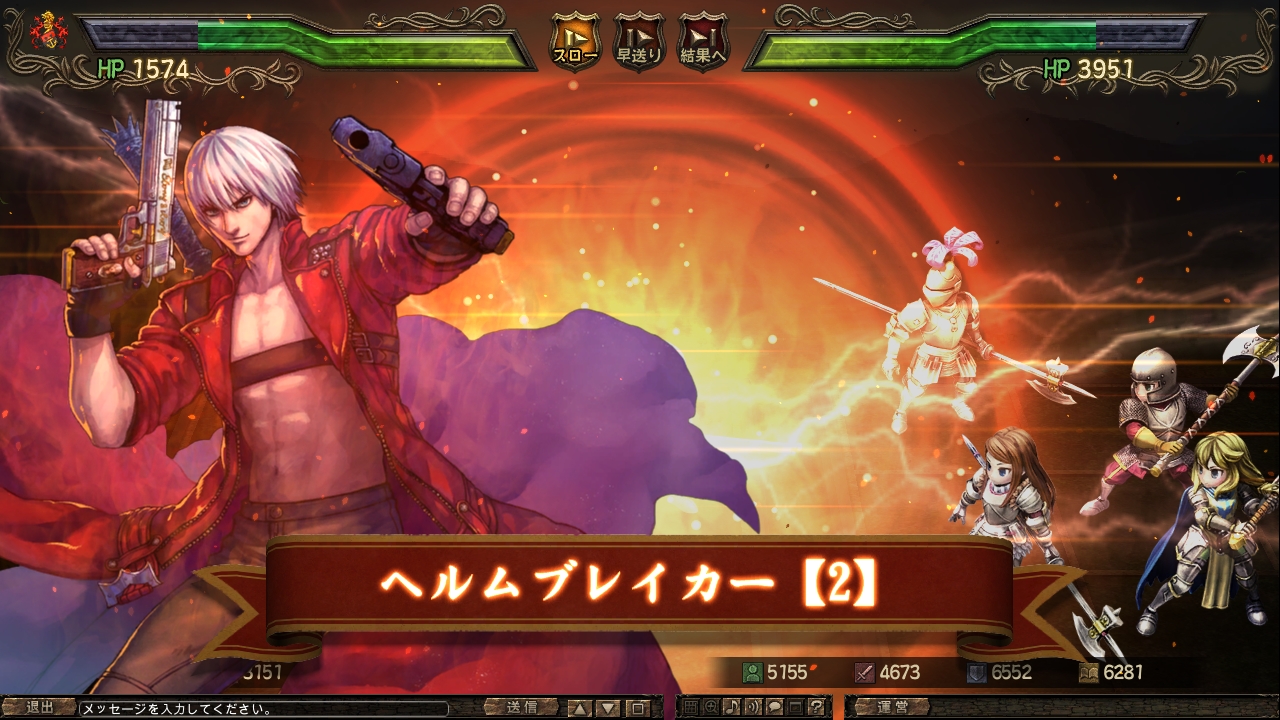
Task: Open help with the question mark icon
Action: 817,707
